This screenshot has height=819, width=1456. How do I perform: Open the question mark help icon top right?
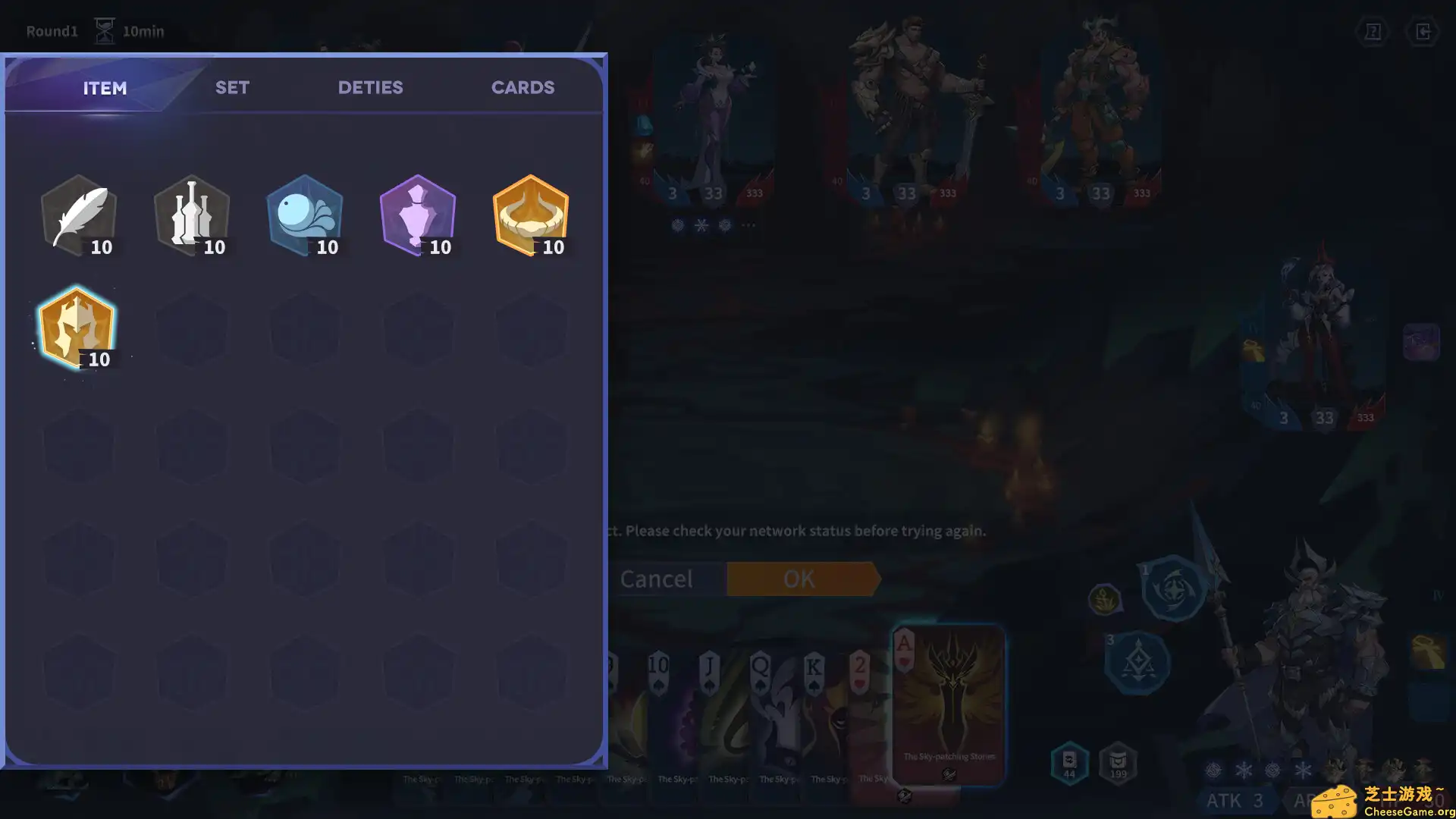[1372, 32]
